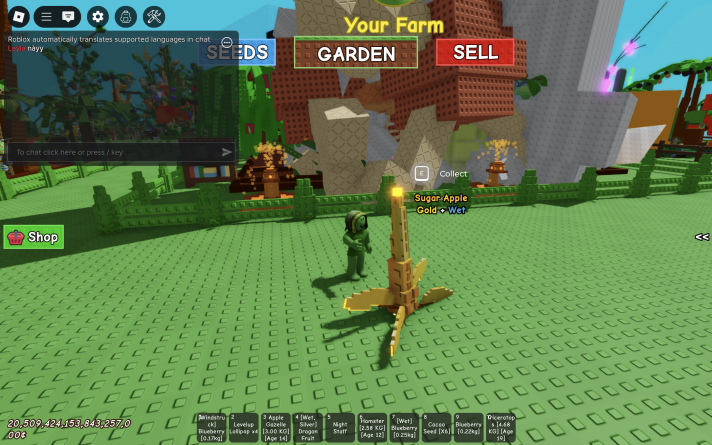Image resolution: width=712 pixels, height=445 pixels.
Task: Equip the Night Staff from hotbar
Action: [x=341, y=427]
